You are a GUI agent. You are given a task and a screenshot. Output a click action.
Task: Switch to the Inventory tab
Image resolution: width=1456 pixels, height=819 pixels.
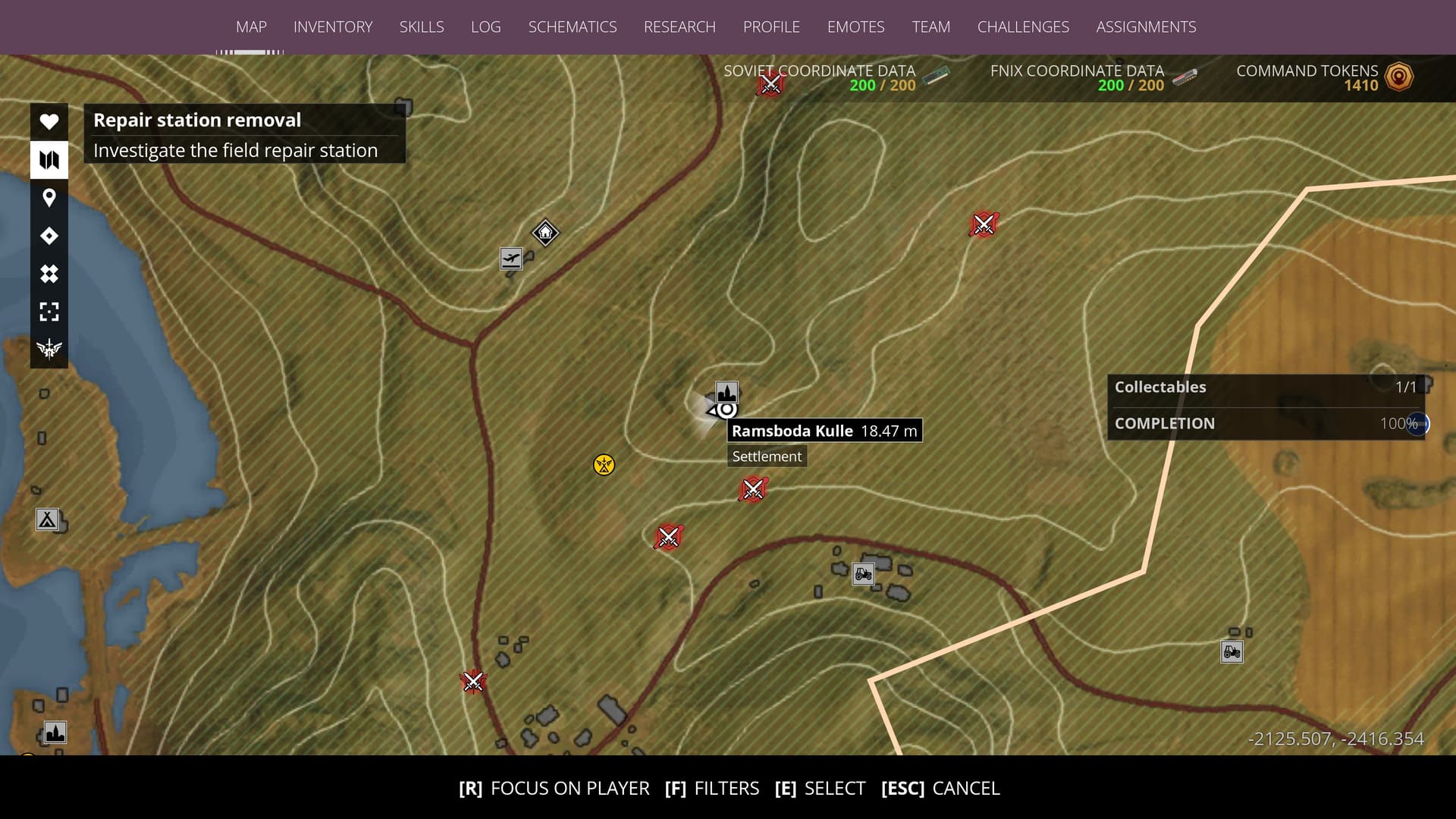pos(333,27)
